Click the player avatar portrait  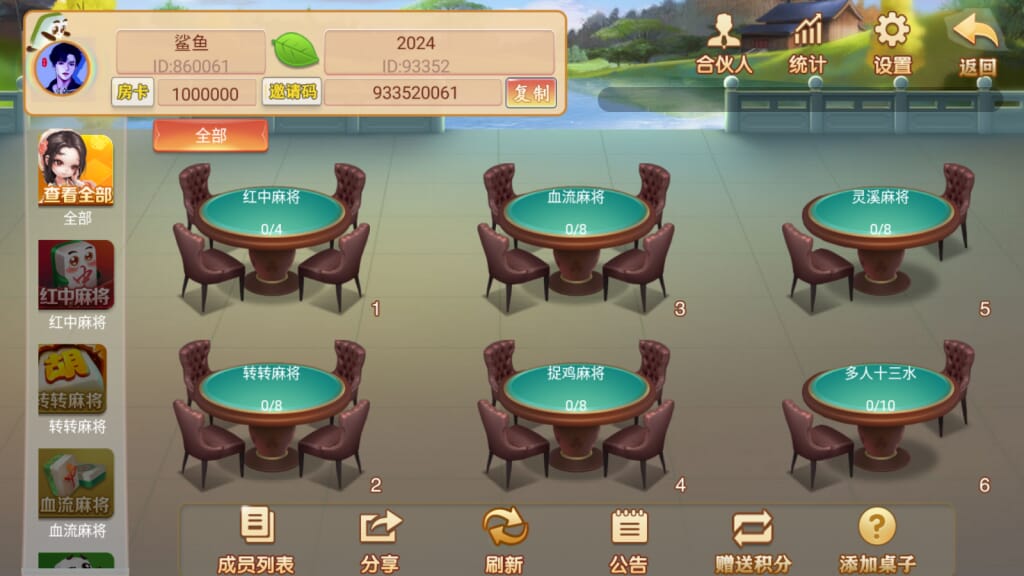[59, 67]
